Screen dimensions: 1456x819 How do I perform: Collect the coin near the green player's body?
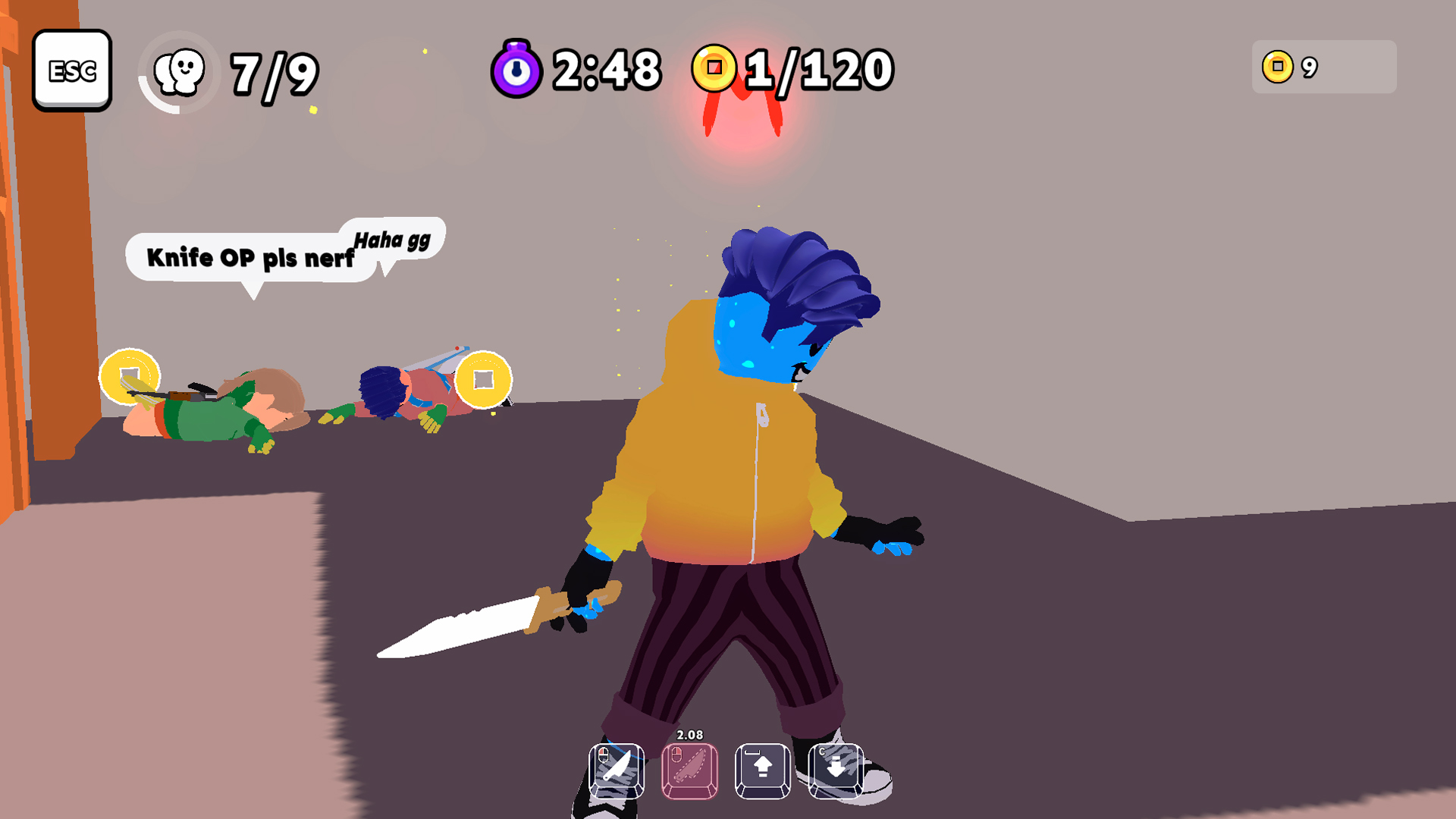130,377
